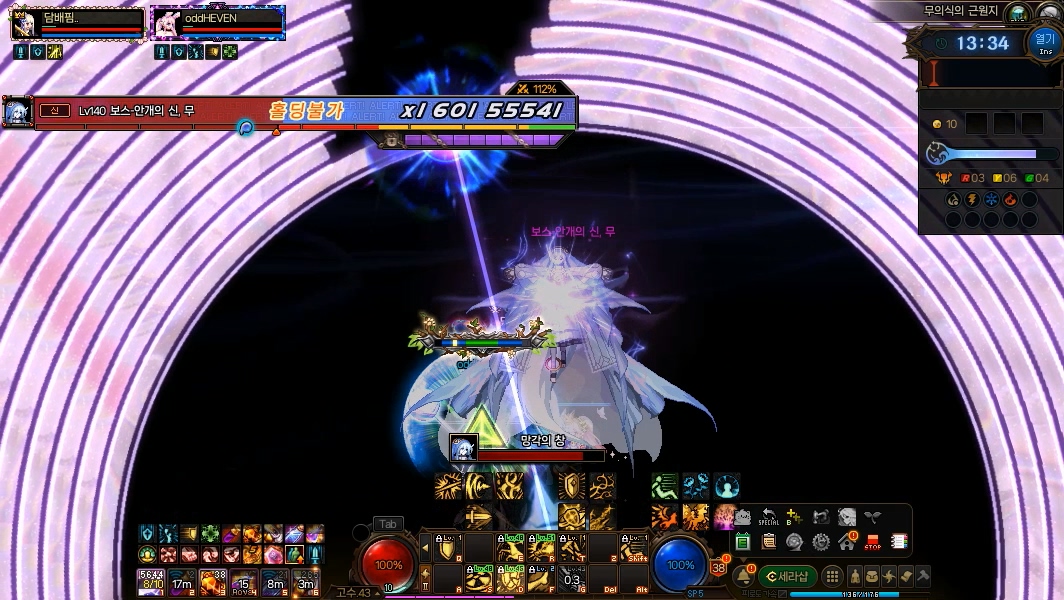Screen dimensions: 1064x600
Task: Select party member 담배핌 portrait
Action: click(x=23, y=24)
